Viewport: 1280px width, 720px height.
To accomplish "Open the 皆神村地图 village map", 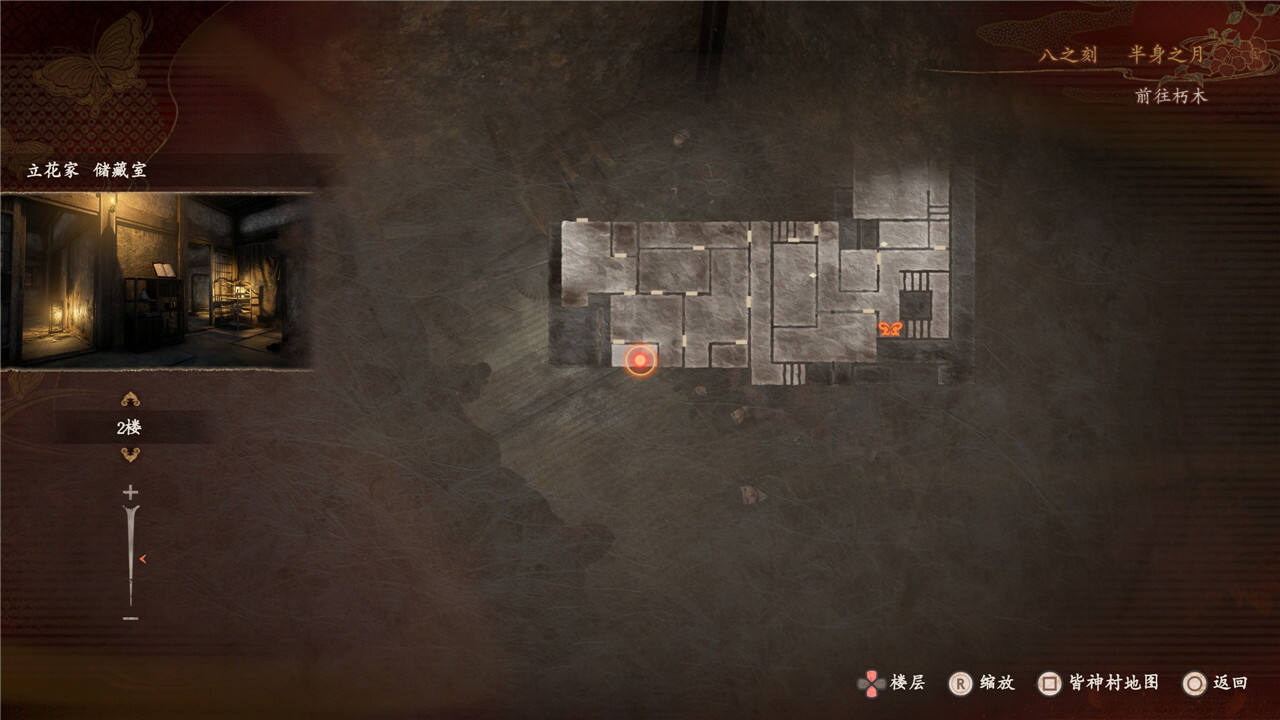I will (1099, 683).
